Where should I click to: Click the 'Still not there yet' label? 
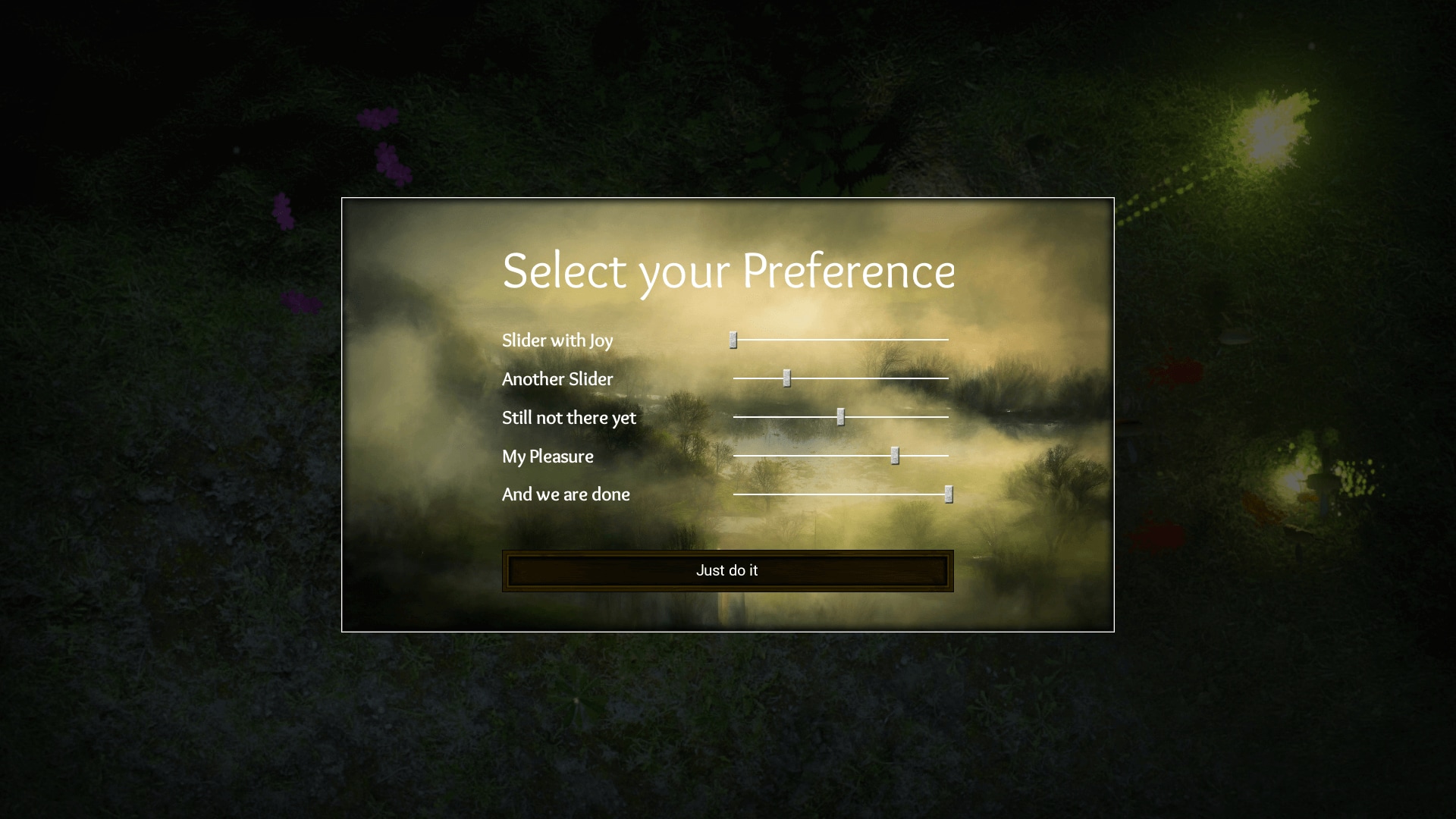tap(569, 417)
